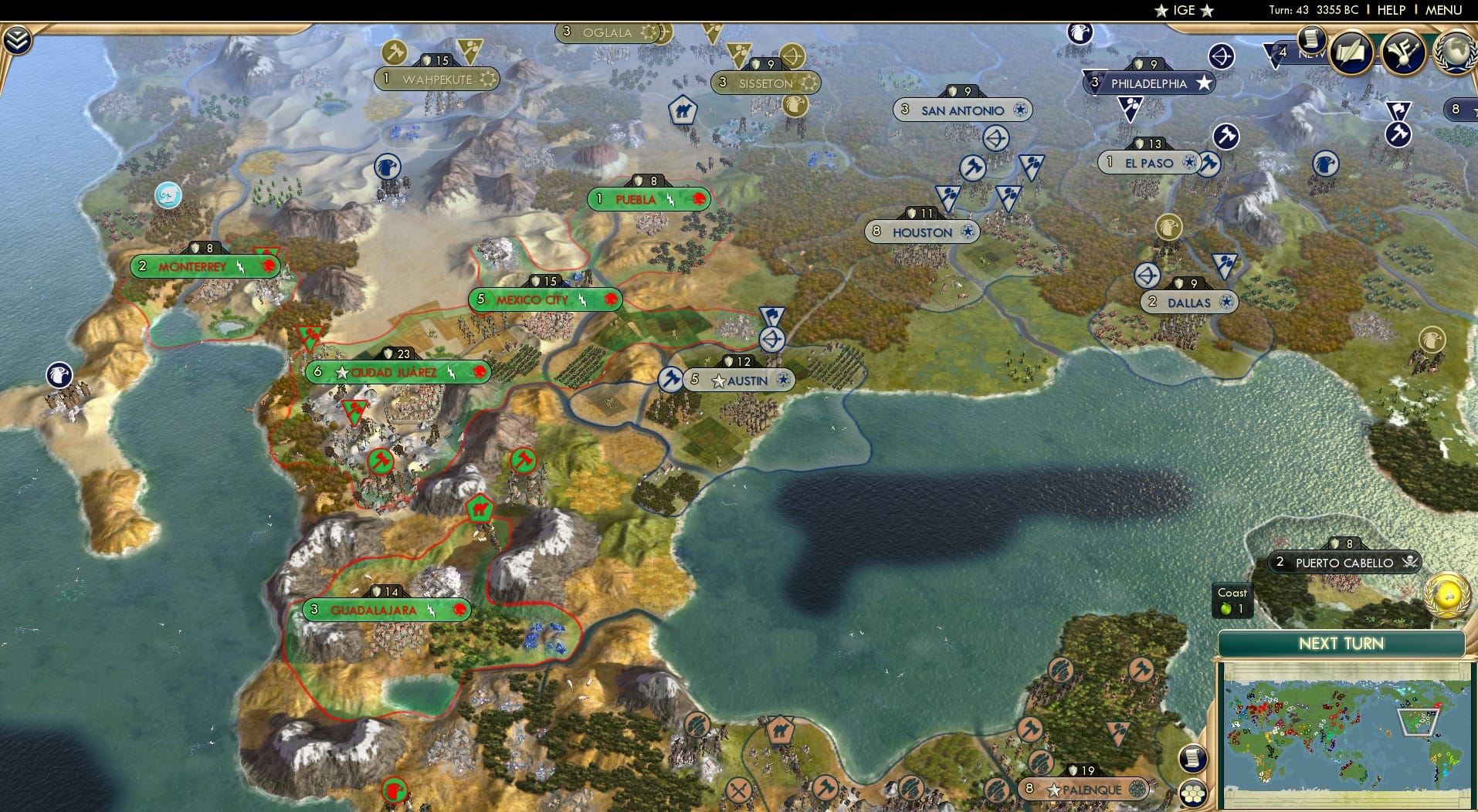Select the Mexico City banner
1478x812 pixels.
pyautogui.click(x=543, y=299)
